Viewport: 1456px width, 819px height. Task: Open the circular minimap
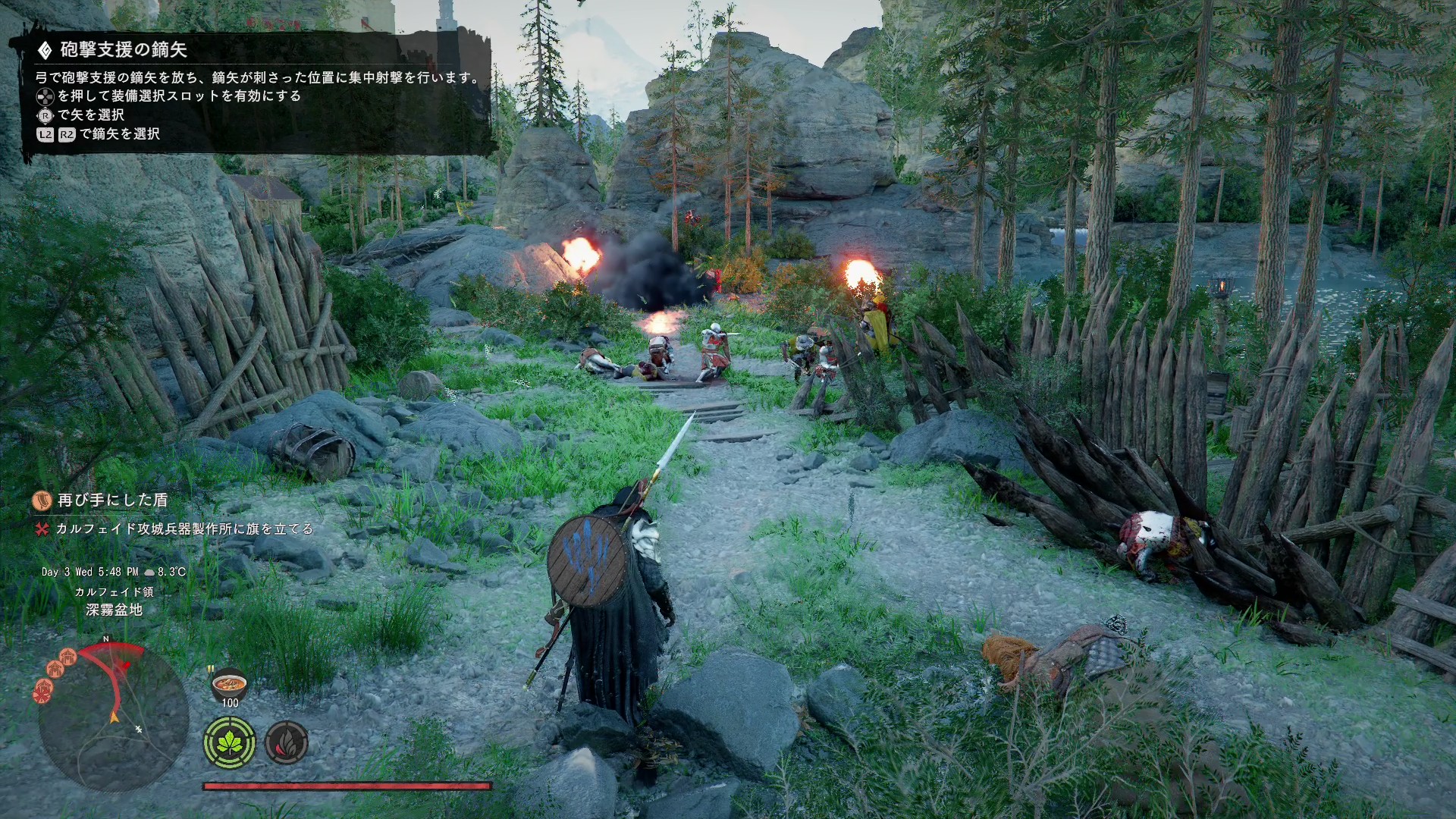114,717
